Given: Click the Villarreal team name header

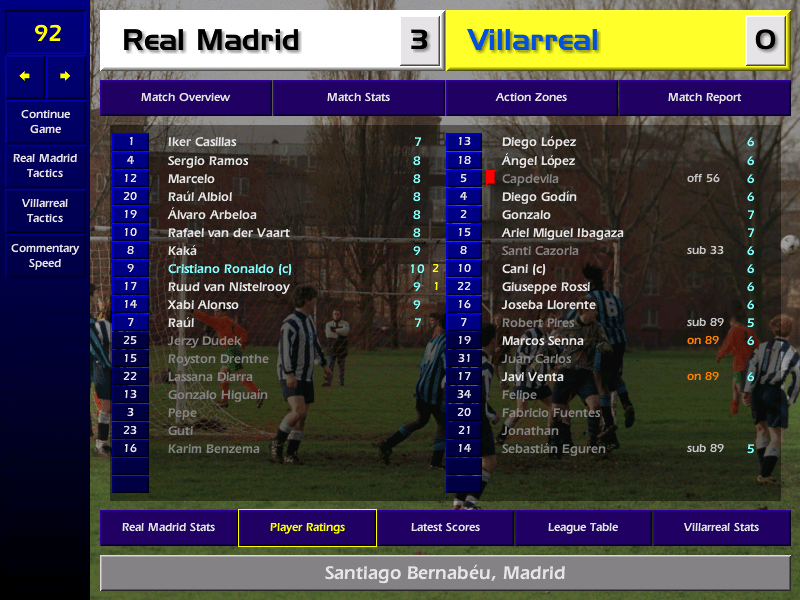Looking at the screenshot, I should point(533,40).
